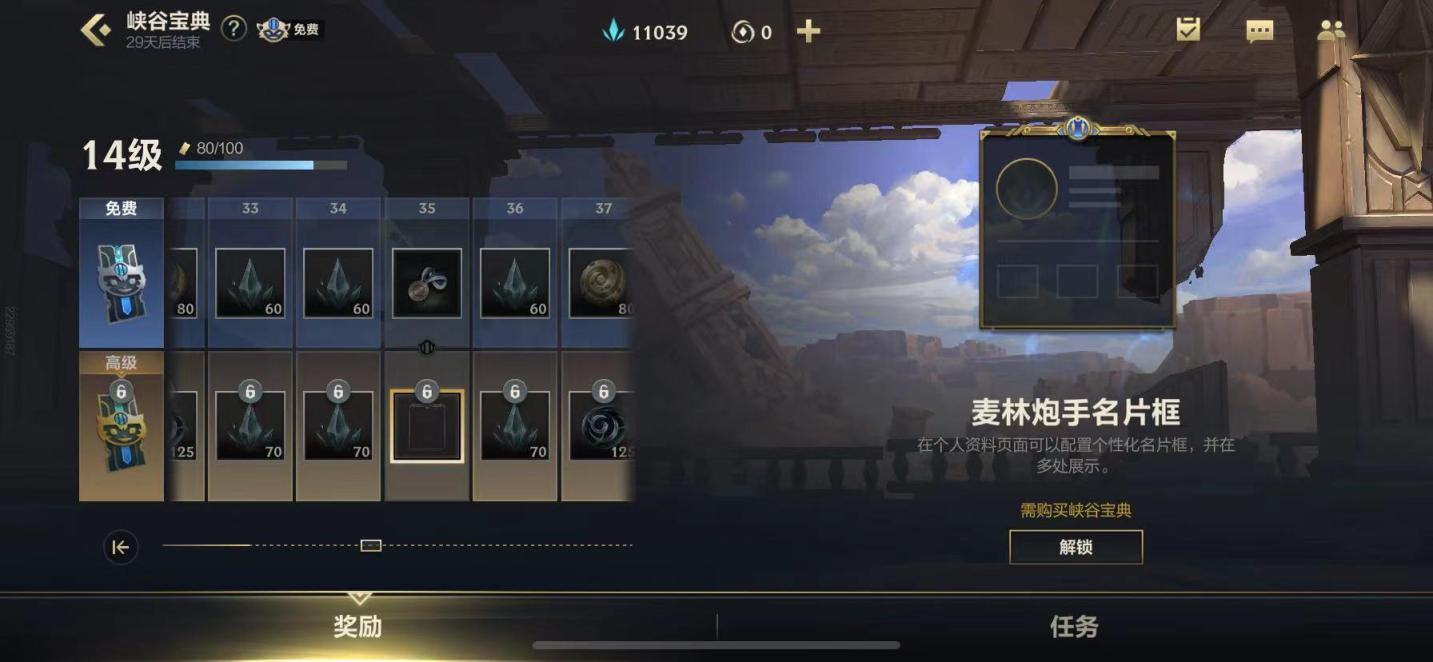Select the level 37 free coin reward
Image resolution: width=1433 pixels, height=662 pixels.
click(600, 283)
